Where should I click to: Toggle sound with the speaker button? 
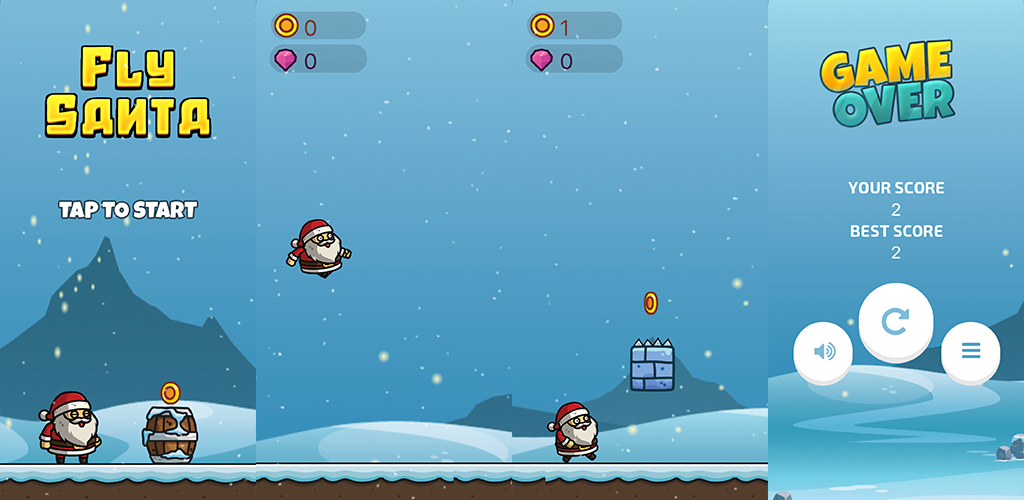tap(823, 351)
